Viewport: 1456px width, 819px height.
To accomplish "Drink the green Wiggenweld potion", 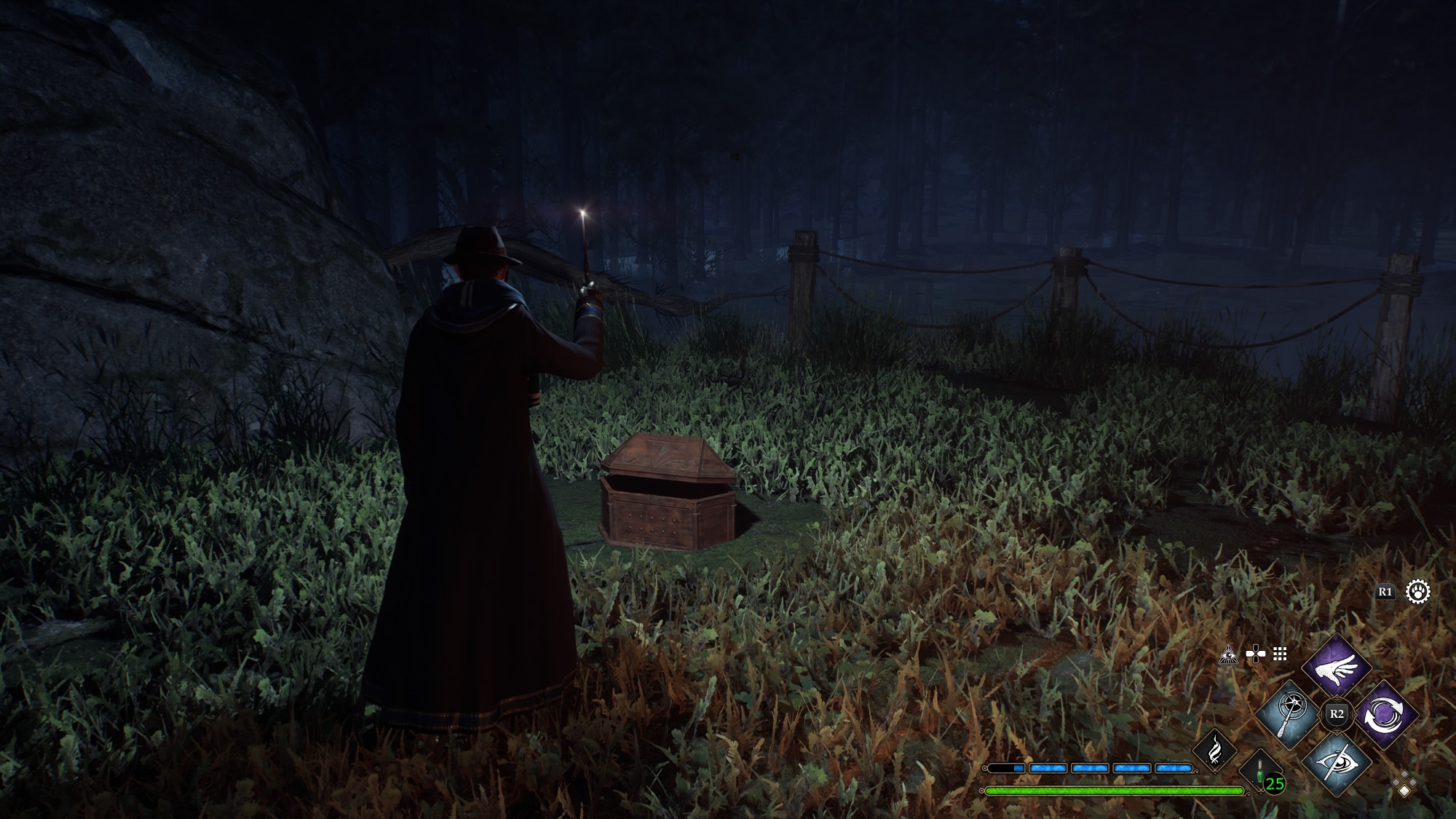I will click(x=1260, y=772).
